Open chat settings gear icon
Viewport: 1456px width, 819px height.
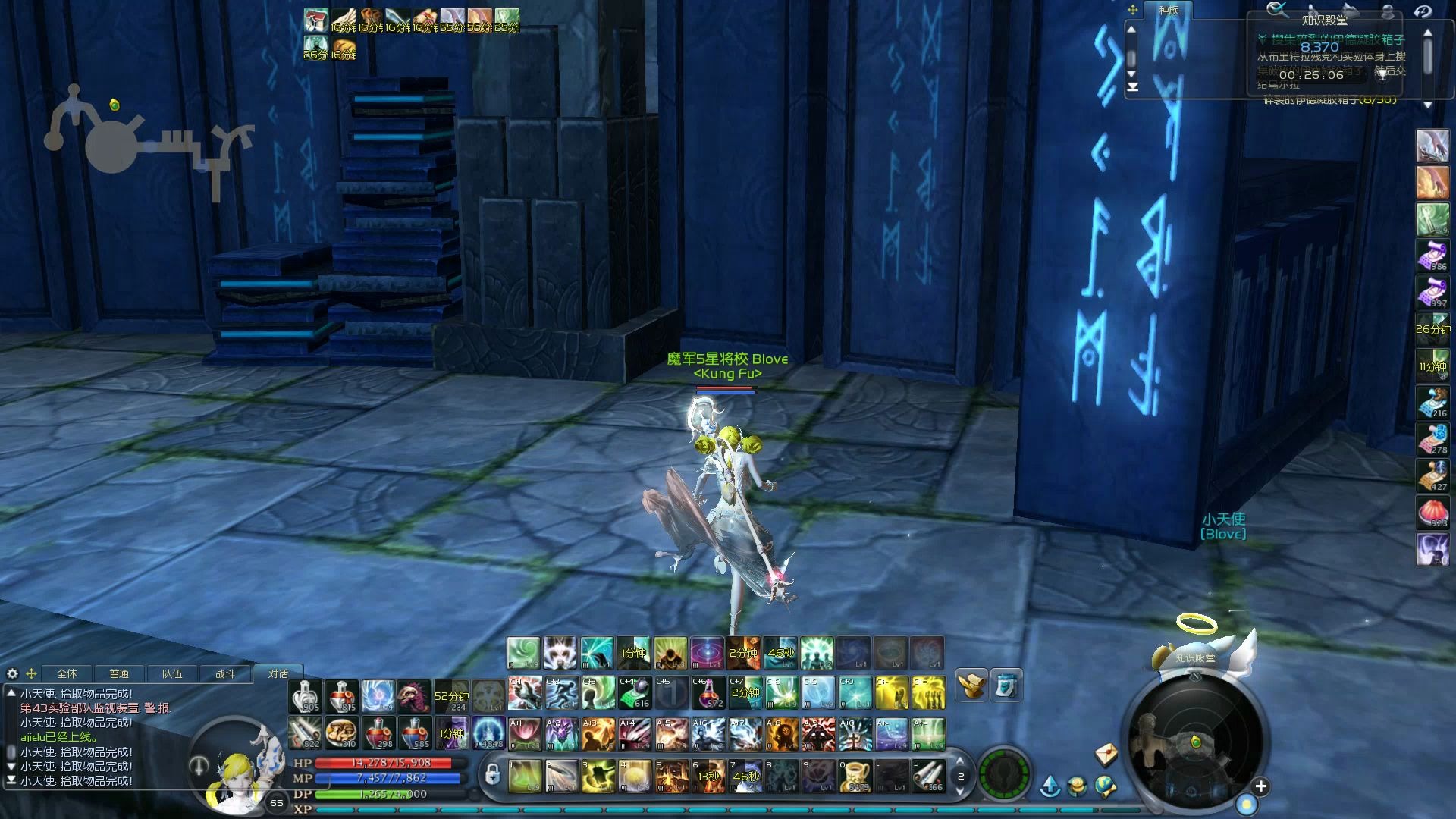coord(12,673)
